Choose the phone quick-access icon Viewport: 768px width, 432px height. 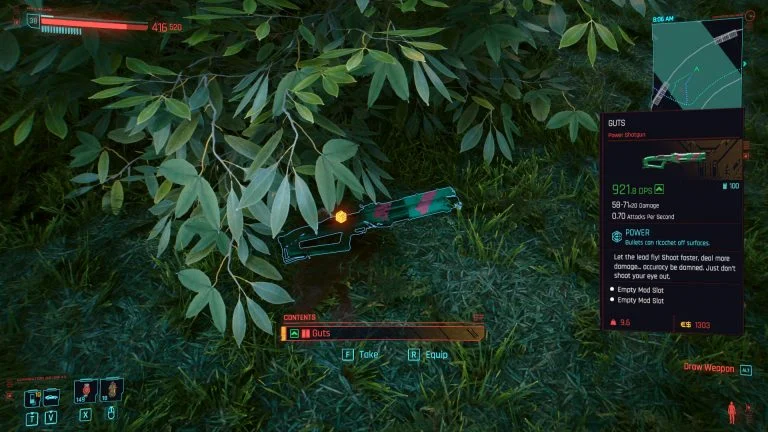(x=33, y=396)
